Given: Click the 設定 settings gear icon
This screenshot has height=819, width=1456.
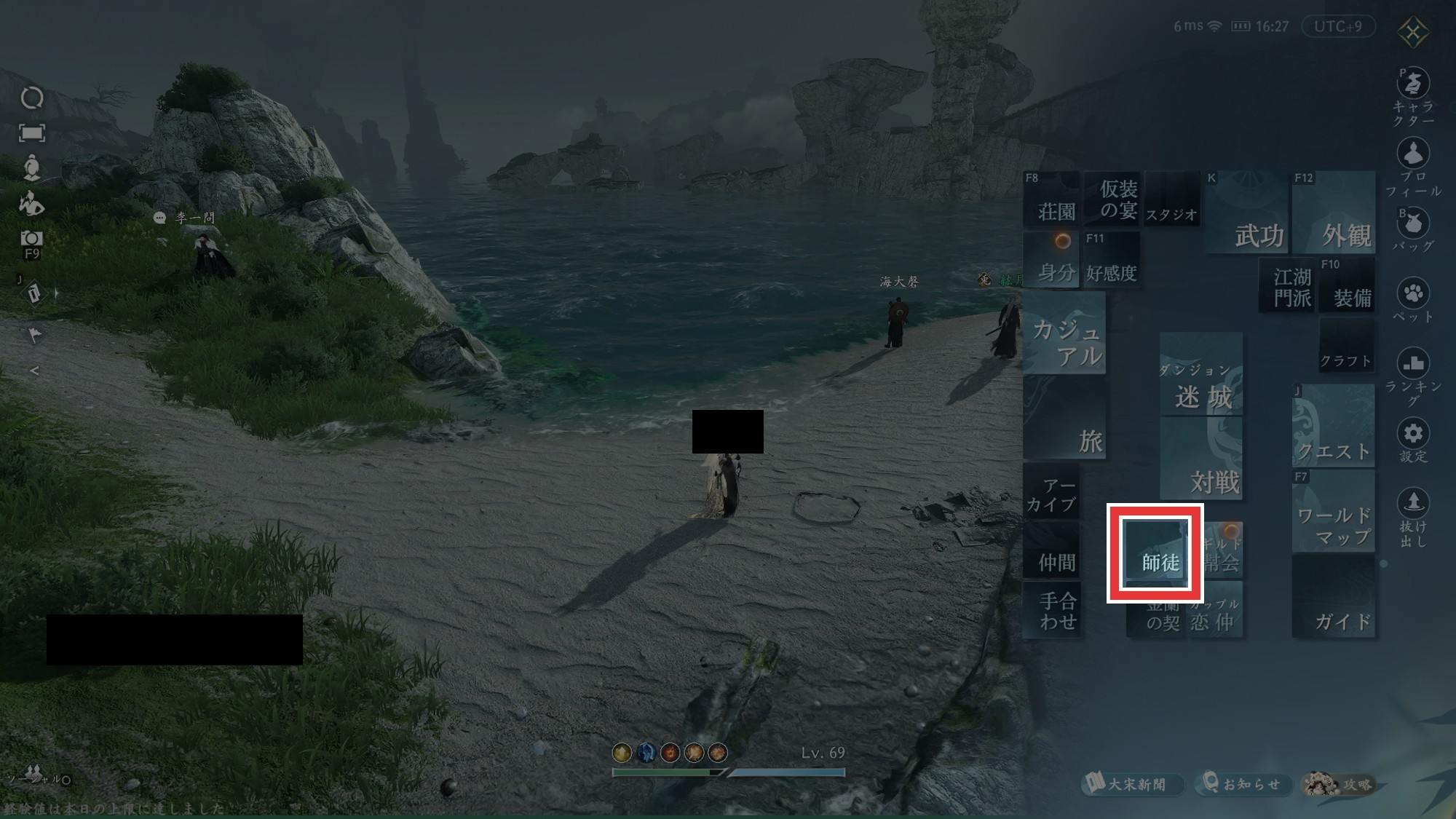Looking at the screenshot, I should tap(1413, 434).
